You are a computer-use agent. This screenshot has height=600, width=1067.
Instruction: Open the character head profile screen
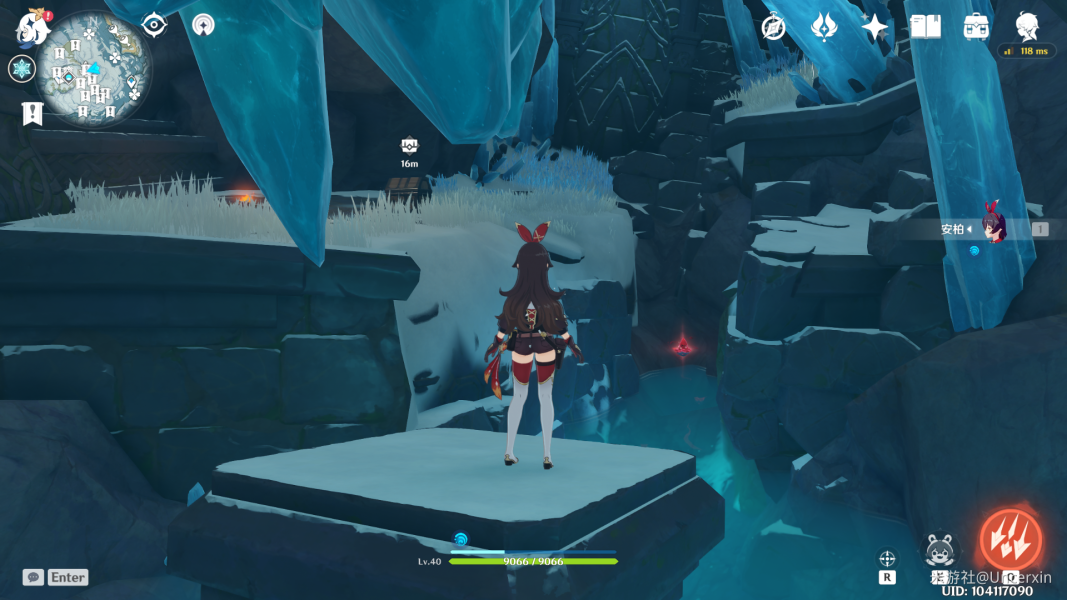1027,25
